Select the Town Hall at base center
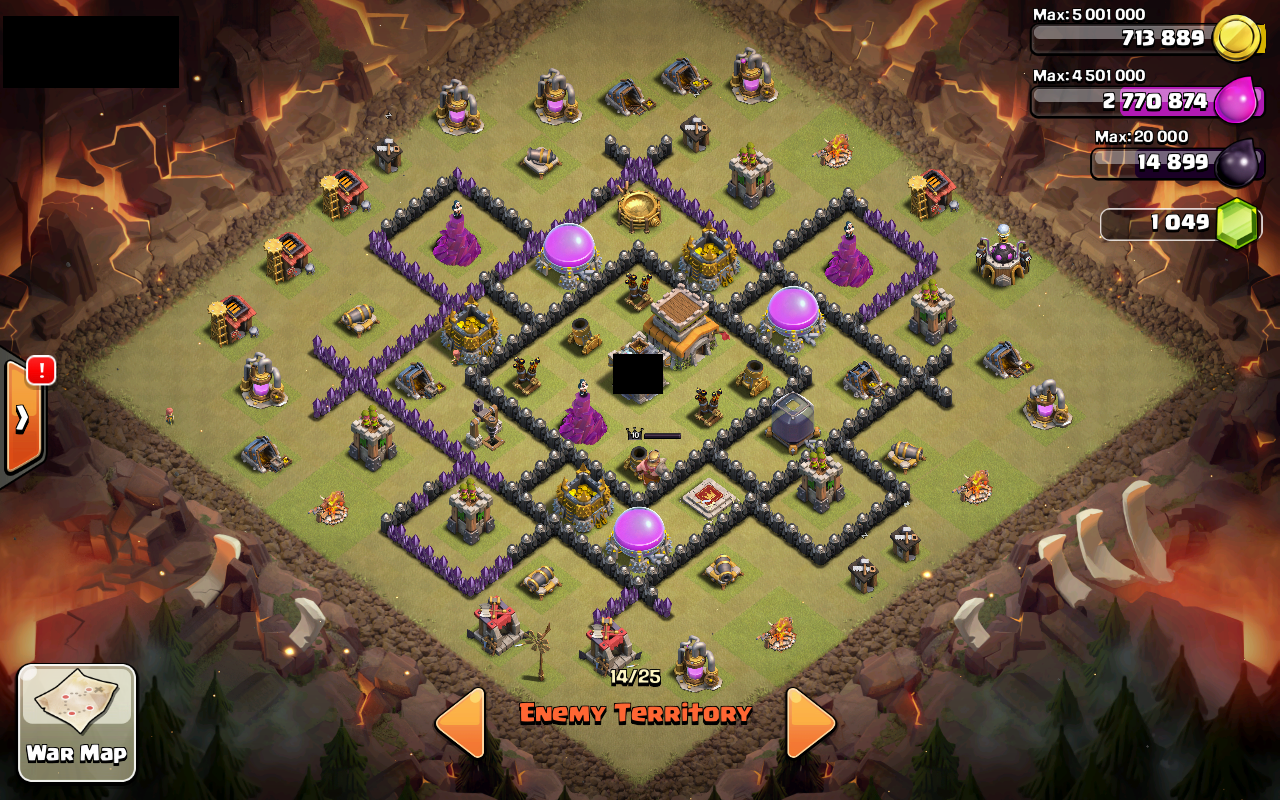Image resolution: width=1280 pixels, height=800 pixels. (680, 330)
